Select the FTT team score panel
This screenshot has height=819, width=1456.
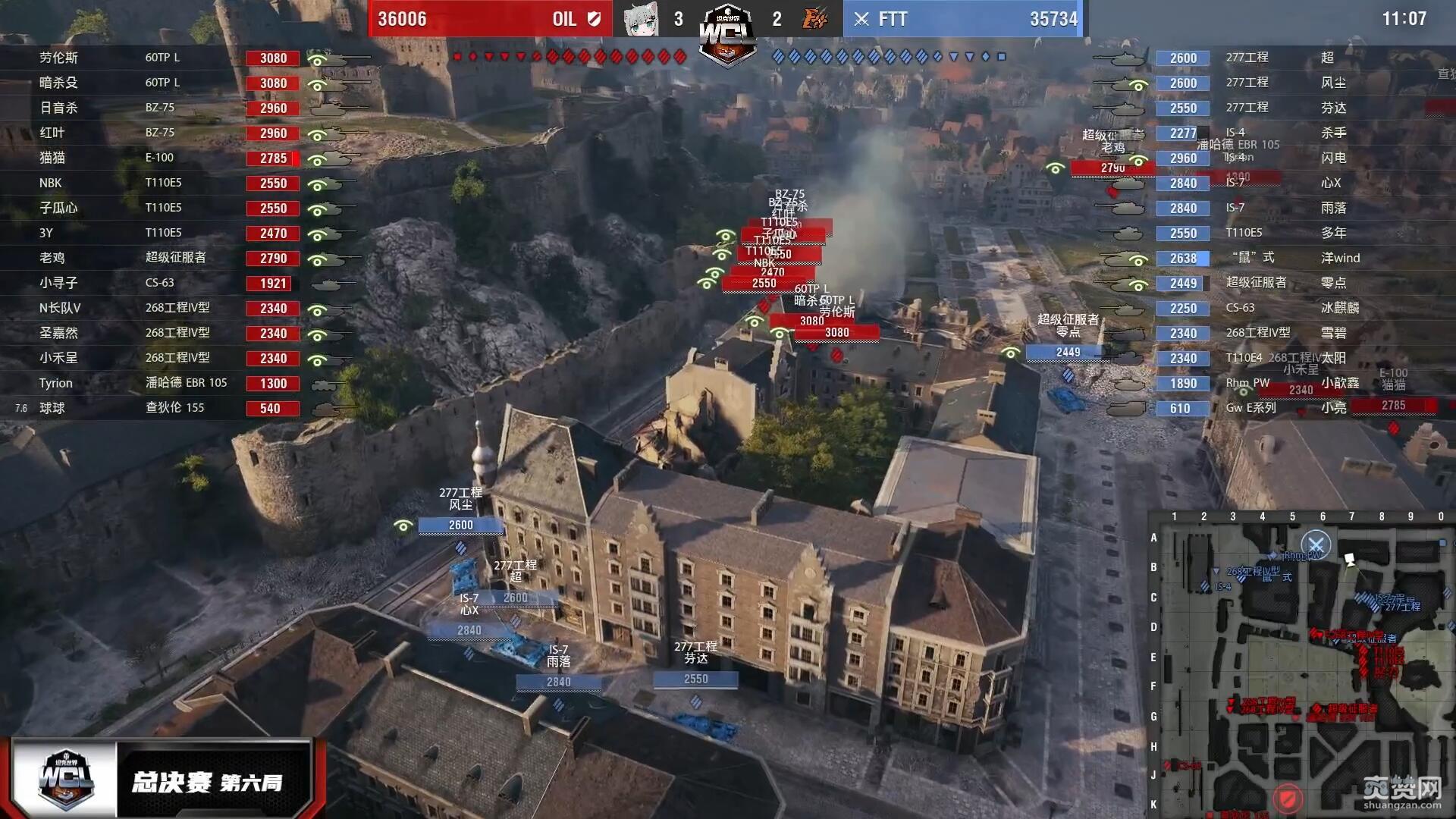click(x=965, y=19)
